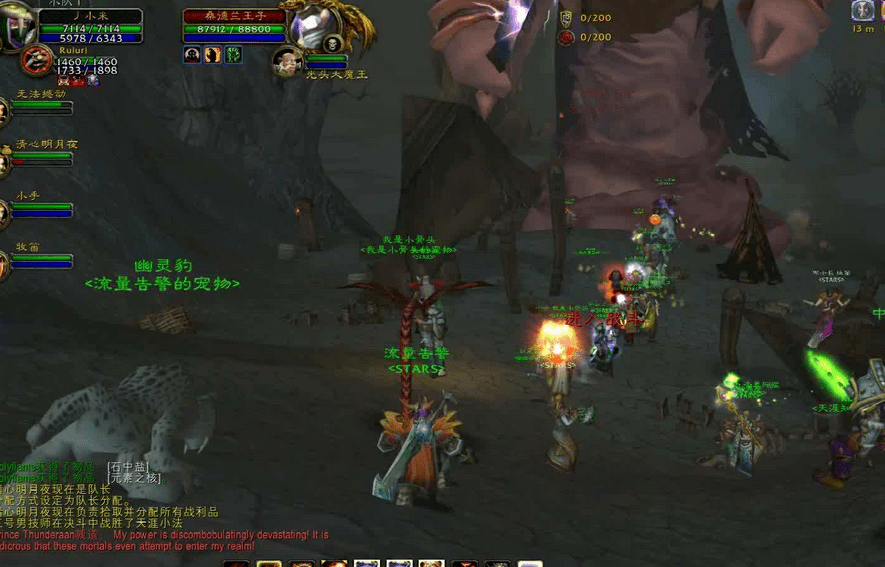Open the 元素之核 item link in chat

coord(134,478)
